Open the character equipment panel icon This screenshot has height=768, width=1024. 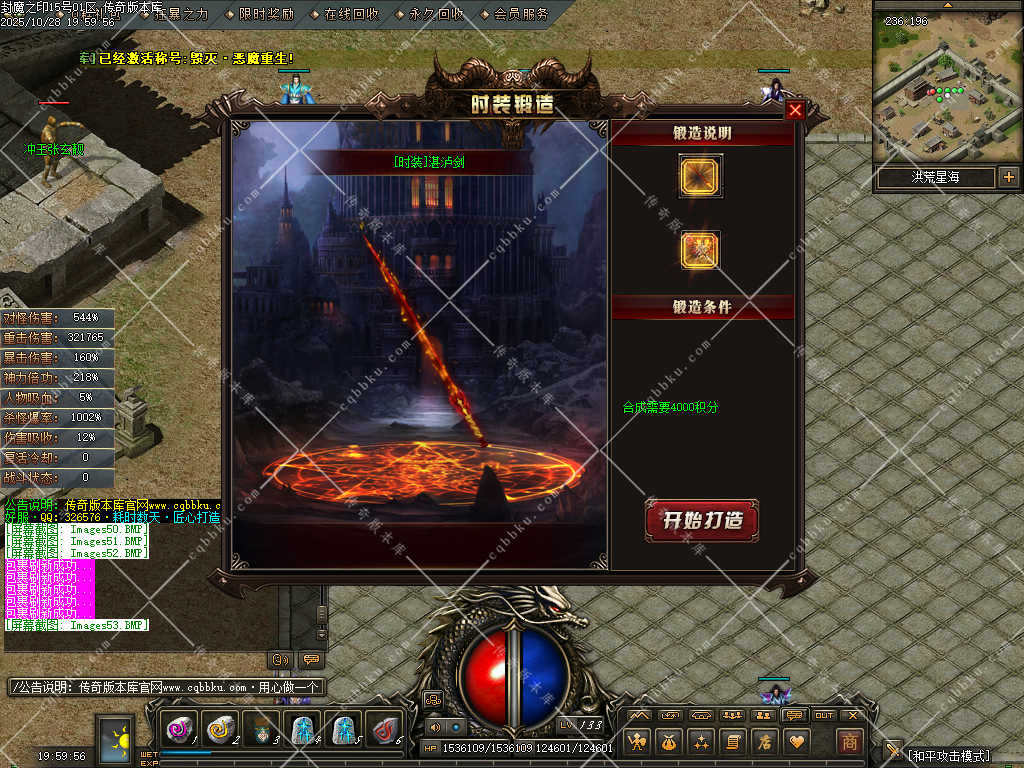coord(637,742)
